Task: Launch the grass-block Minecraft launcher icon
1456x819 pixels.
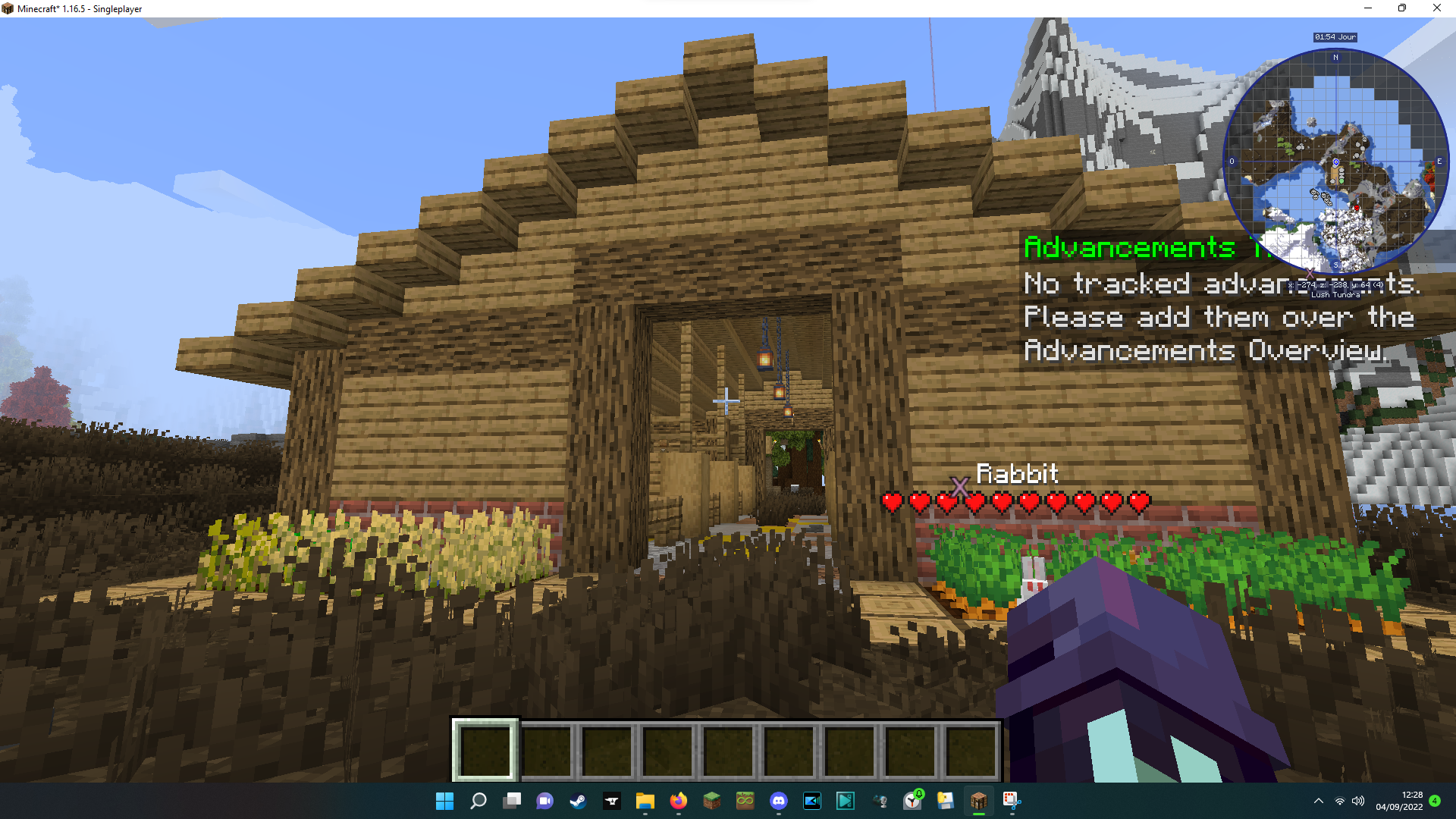Action: [x=712, y=802]
